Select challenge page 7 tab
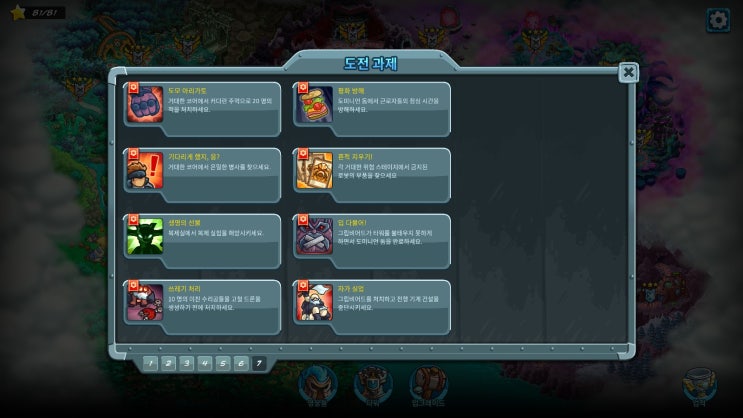This screenshot has height=418, width=743. pyautogui.click(x=260, y=363)
